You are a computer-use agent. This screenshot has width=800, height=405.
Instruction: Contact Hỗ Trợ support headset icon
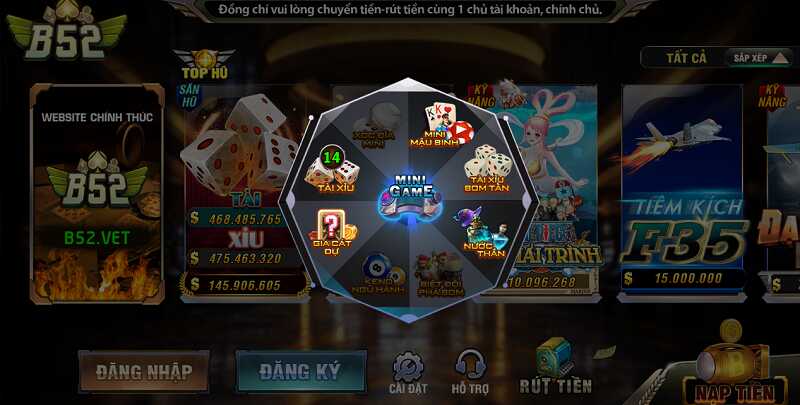pyautogui.click(x=470, y=370)
